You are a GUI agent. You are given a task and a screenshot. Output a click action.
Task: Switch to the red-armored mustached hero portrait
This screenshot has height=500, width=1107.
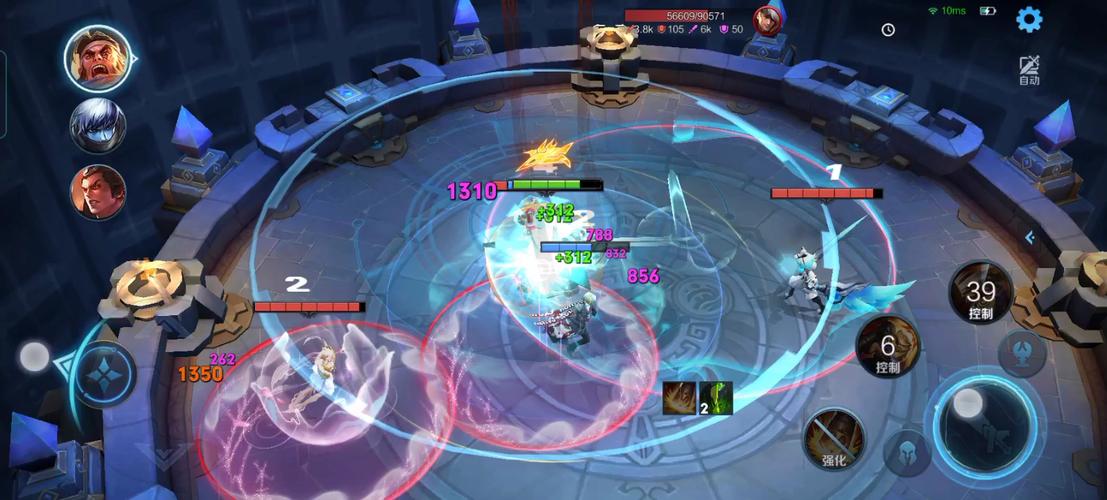pos(97,192)
